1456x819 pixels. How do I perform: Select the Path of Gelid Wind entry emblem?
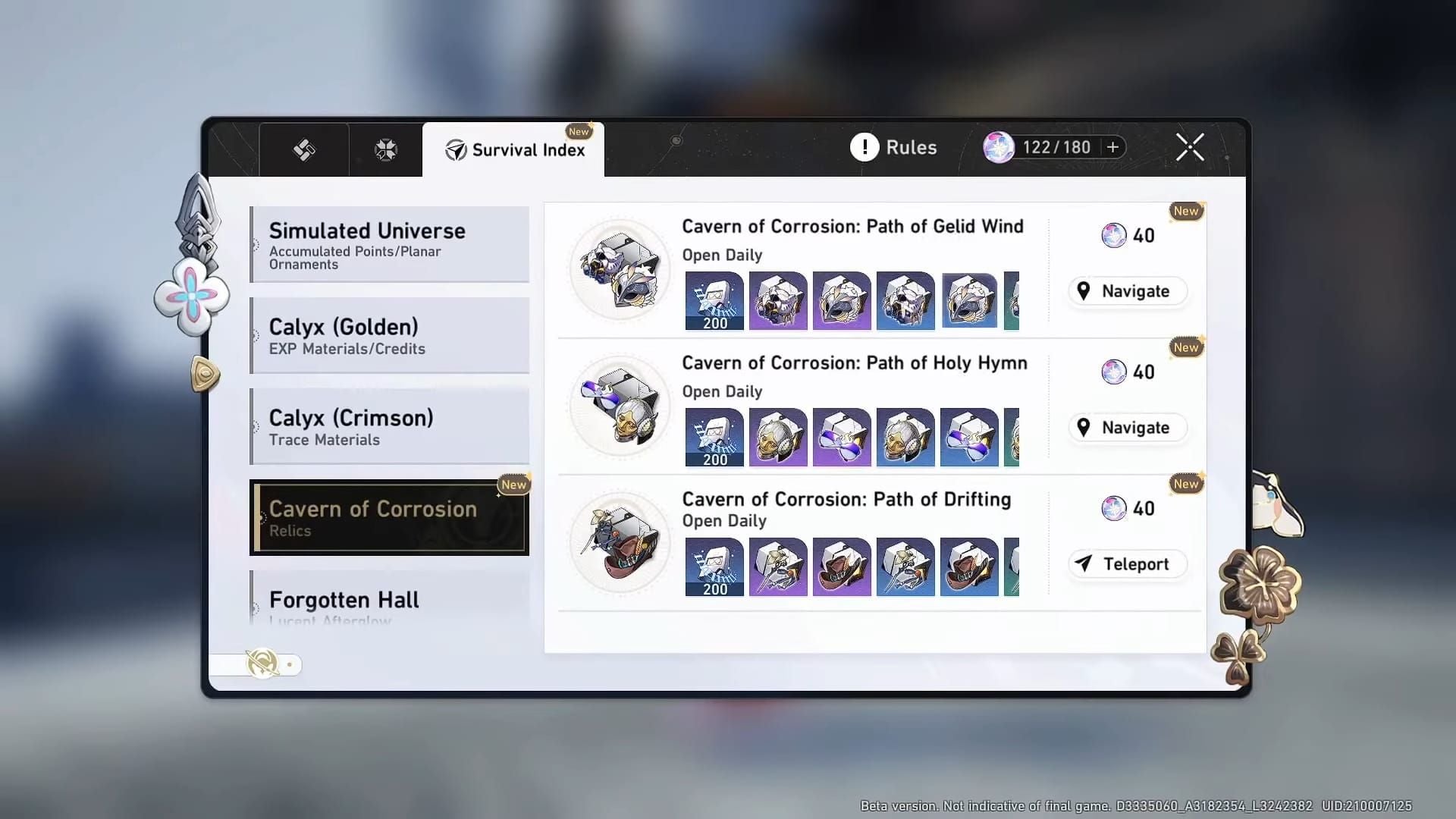(620, 270)
